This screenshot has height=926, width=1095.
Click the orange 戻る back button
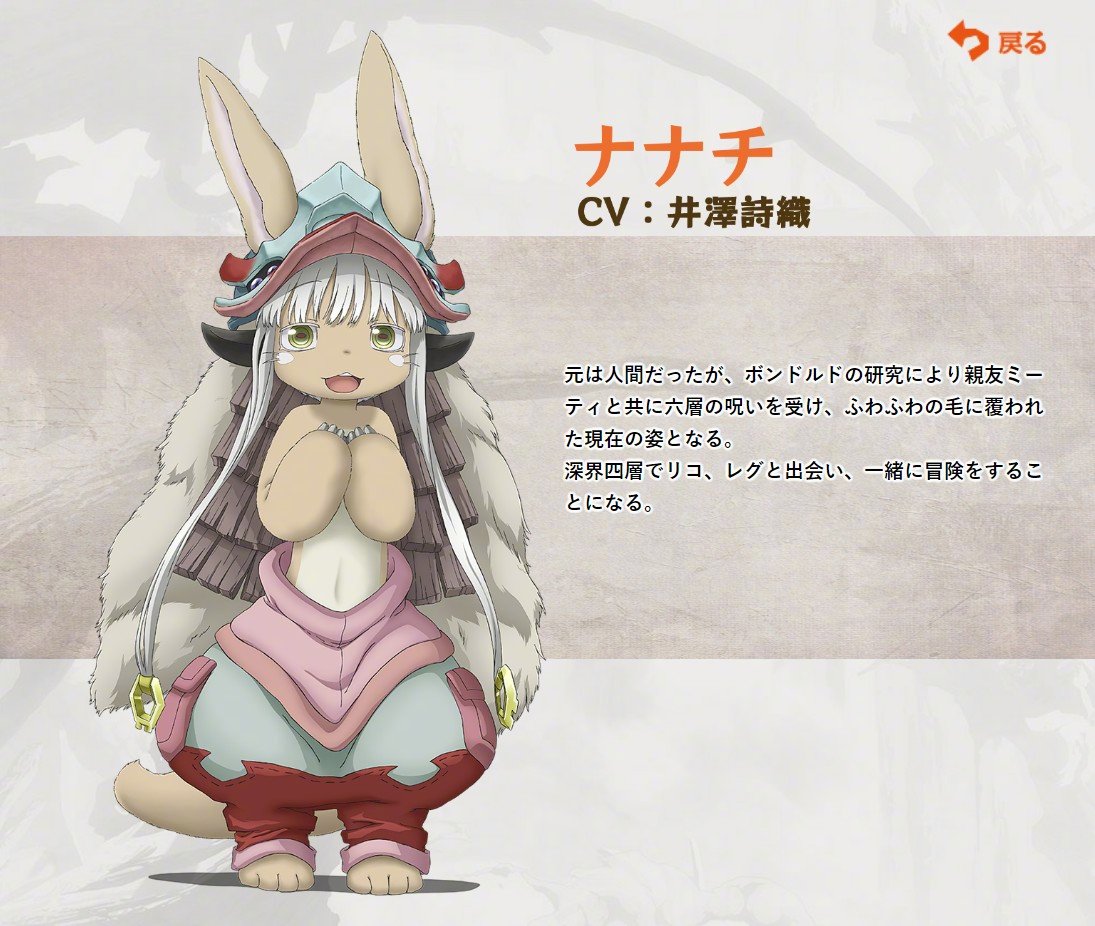tap(996, 42)
